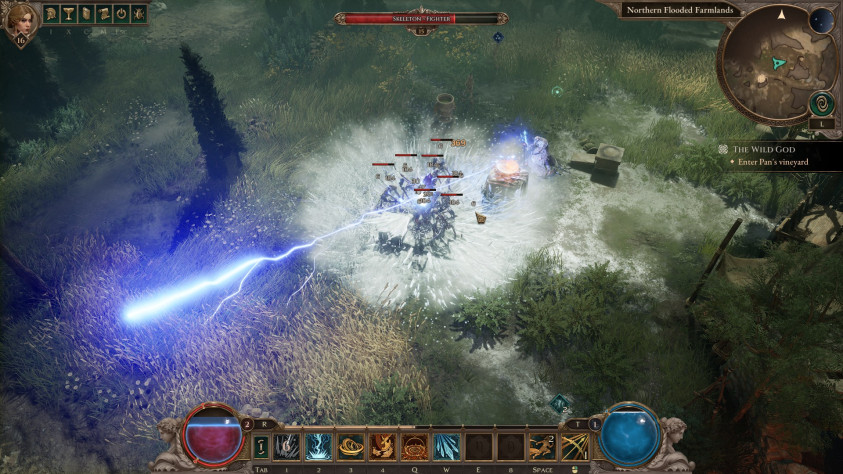This screenshot has height=474, width=843.
Task: Open the book codex icon
Action: tap(84, 14)
